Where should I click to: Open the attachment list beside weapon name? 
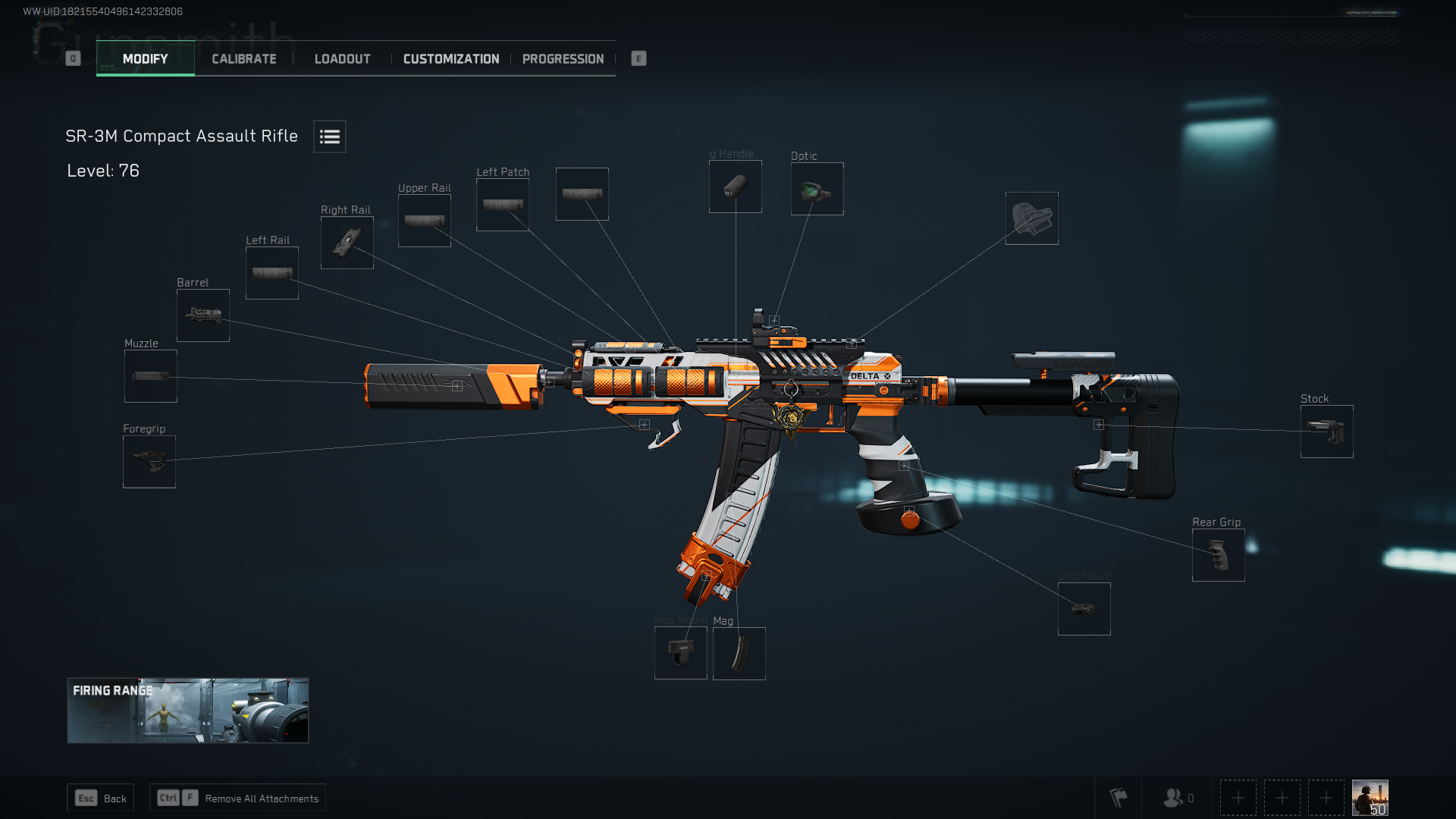pyautogui.click(x=329, y=136)
